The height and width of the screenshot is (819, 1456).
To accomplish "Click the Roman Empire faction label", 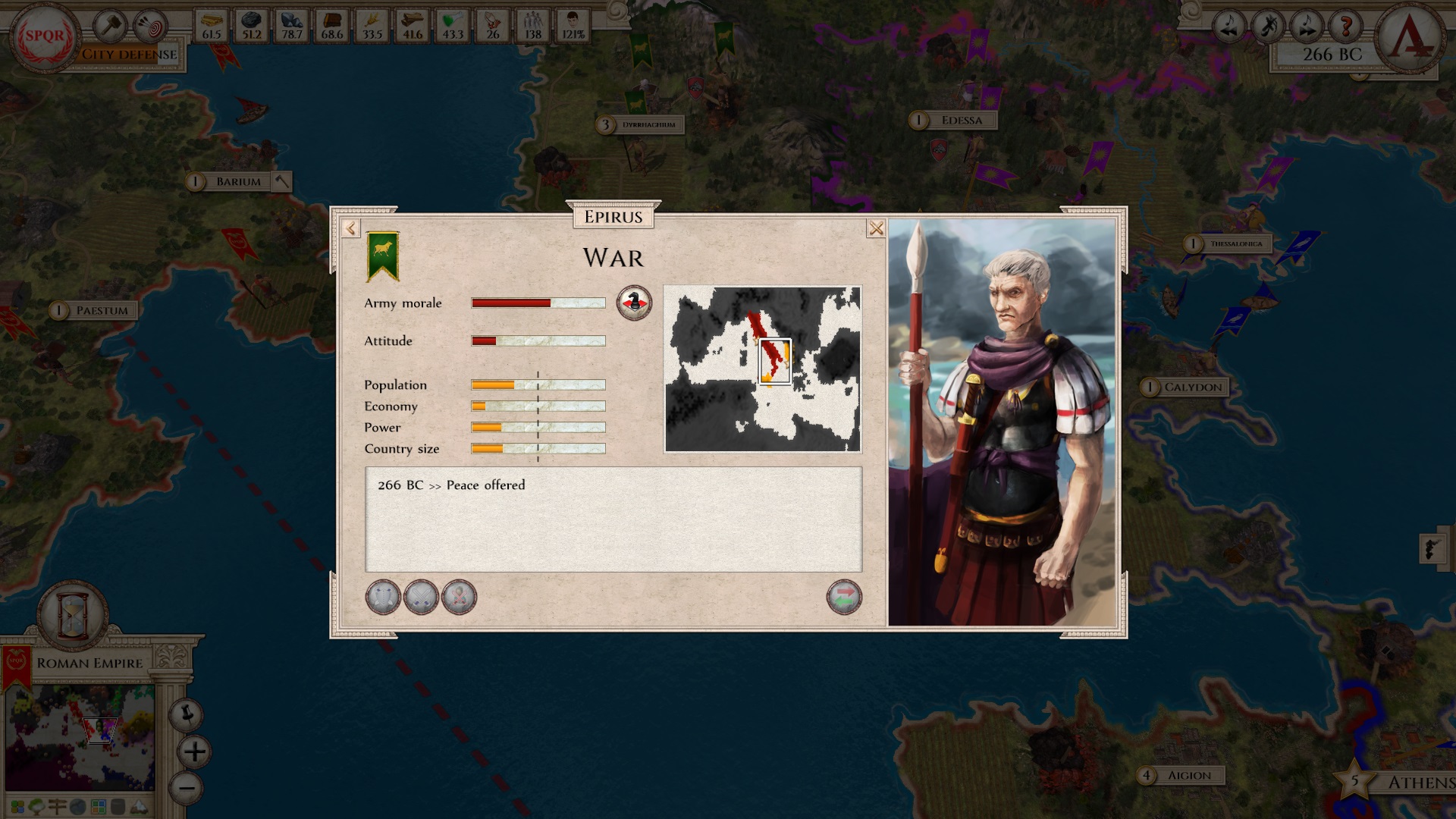I will tap(89, 662).
